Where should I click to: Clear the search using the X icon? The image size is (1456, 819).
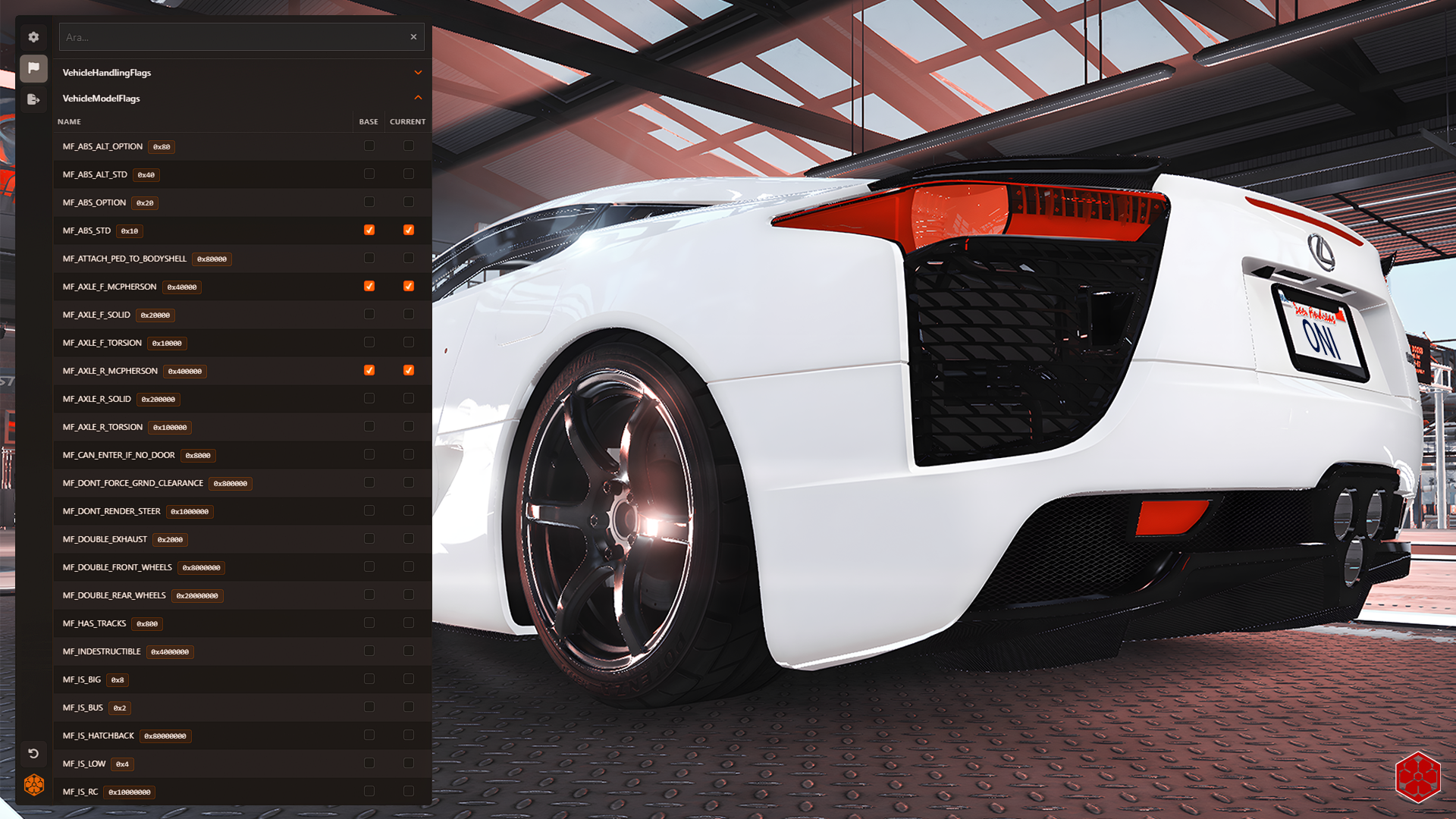[x=413, y=36]
